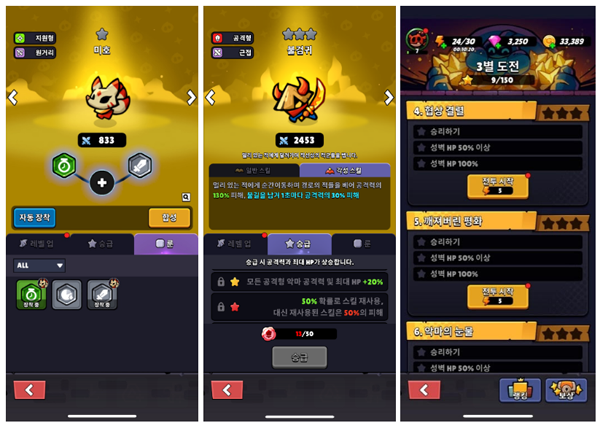Tap the yellow 합성 combine button
This screenshot has width=600, height=423.
pyautogui.click(x=169, y=217)
